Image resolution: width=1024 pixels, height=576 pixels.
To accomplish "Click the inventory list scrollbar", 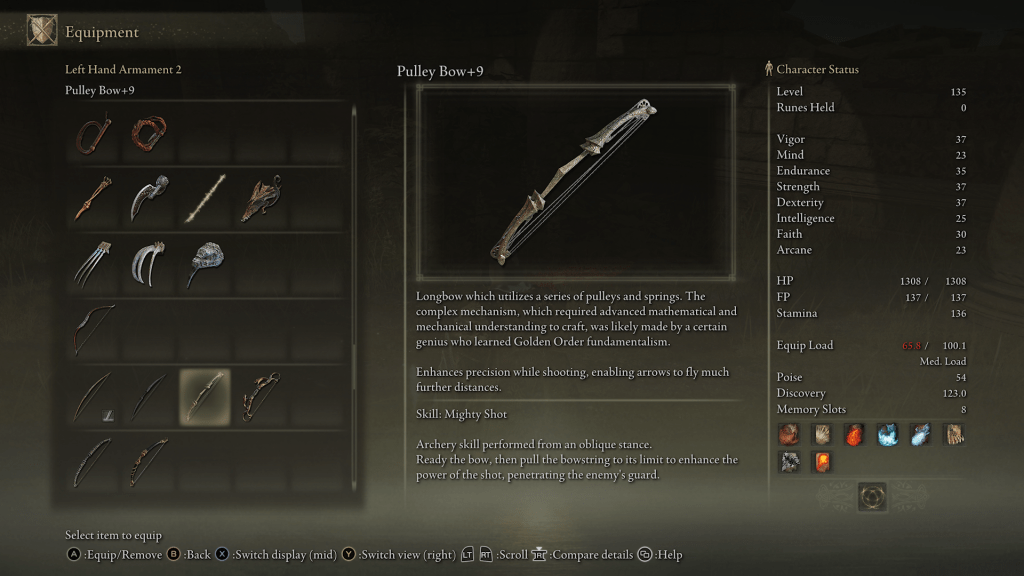I will [354, 300].
